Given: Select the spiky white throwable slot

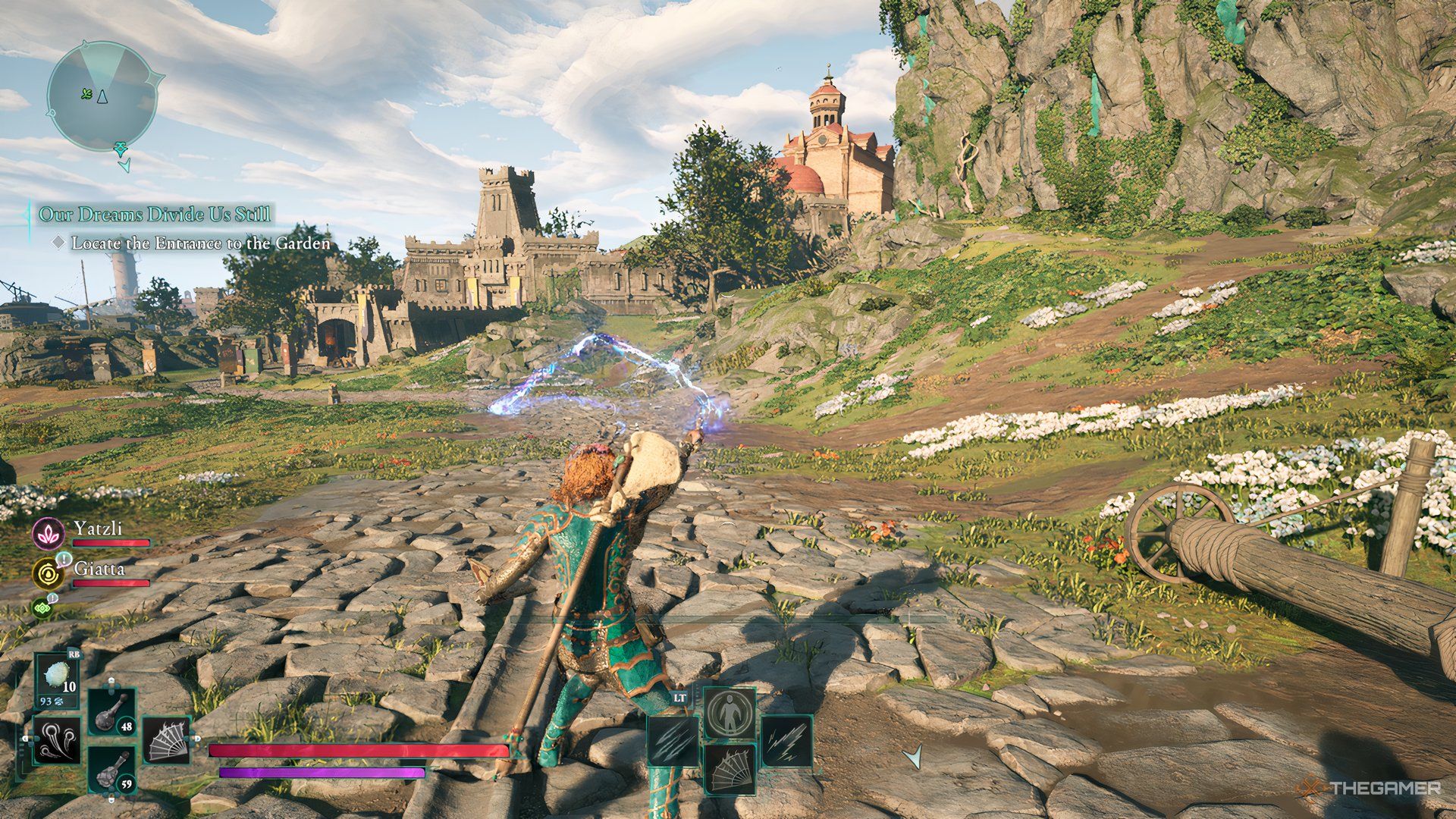Looking at the screenshot, I should [x=58, y=678].
